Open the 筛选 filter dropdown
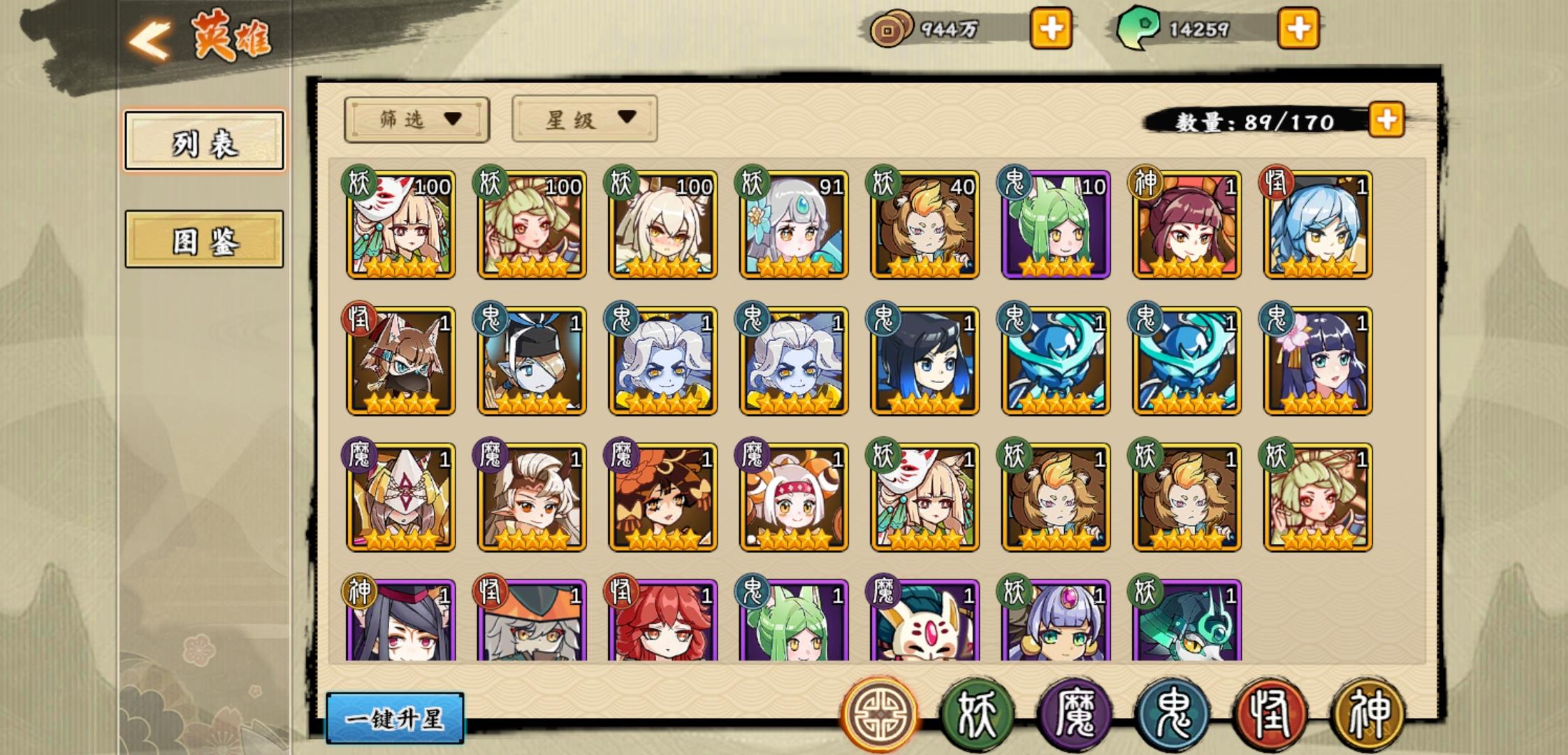Viewport: 1568px width, 755px height. pos(416,119)
